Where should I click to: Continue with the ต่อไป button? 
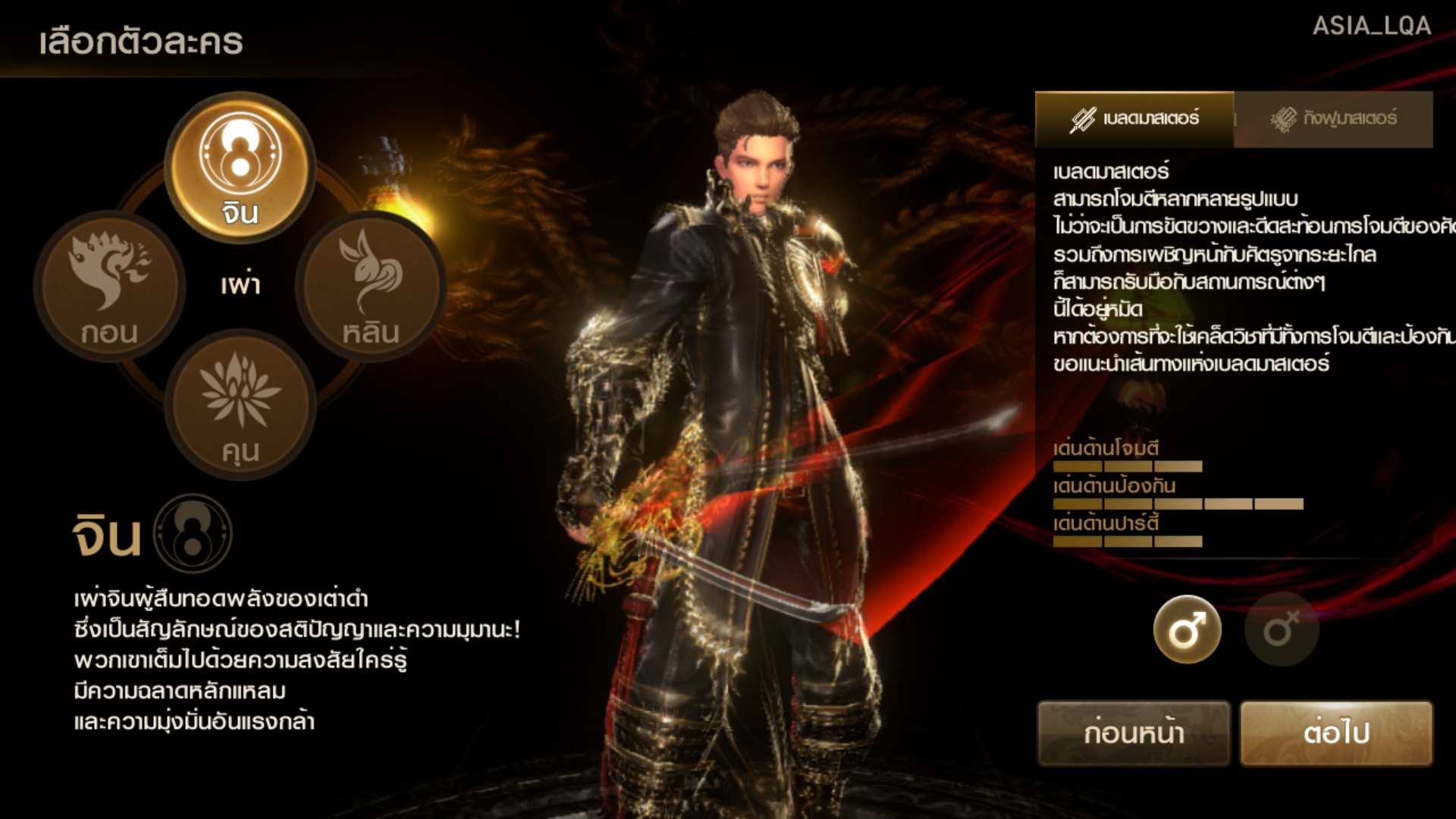click(x=1336, y=733)
